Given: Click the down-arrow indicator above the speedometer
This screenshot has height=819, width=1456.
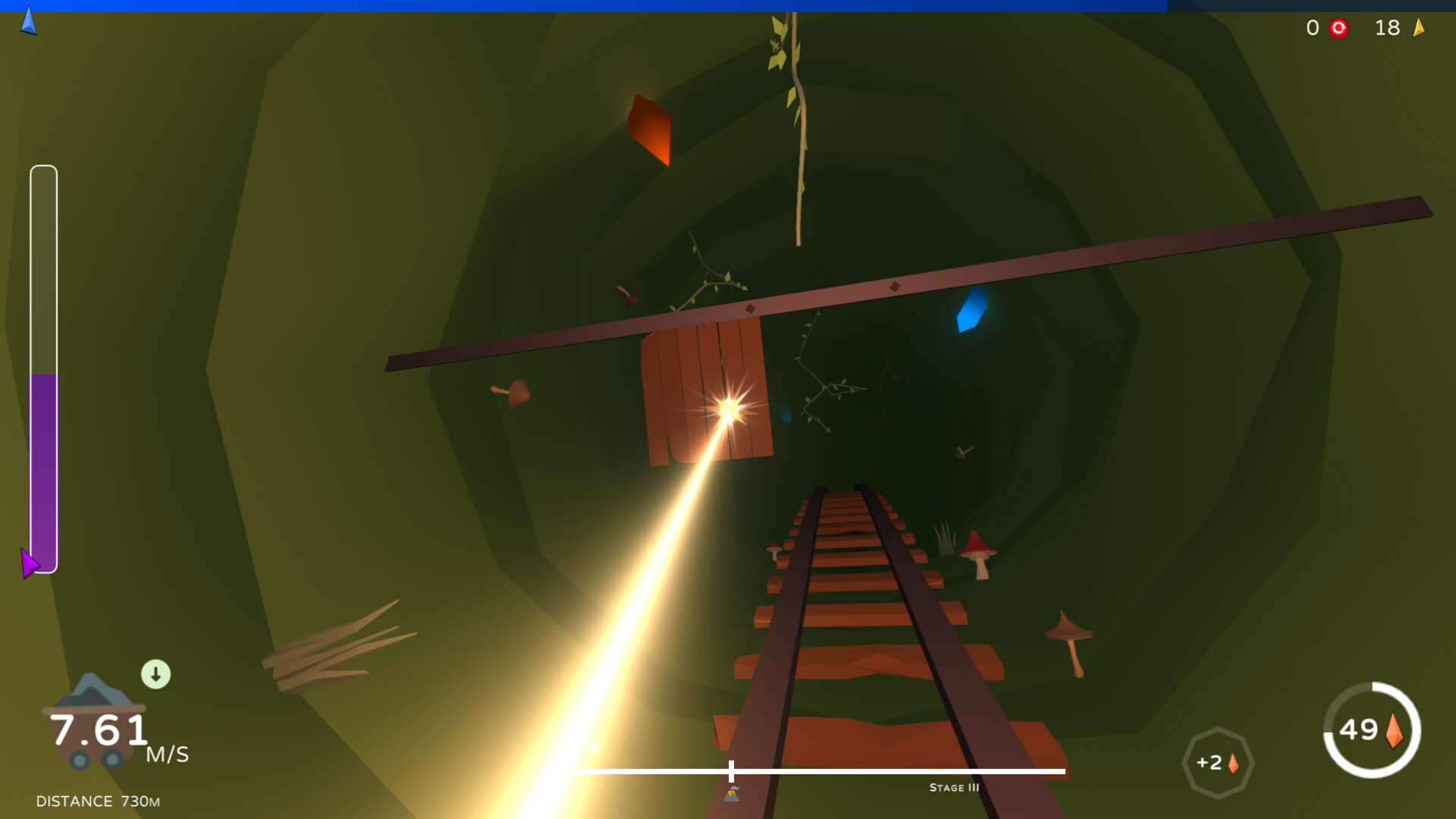Looking at the screenshot, I should pyautogui.click(x=157, y=672).
